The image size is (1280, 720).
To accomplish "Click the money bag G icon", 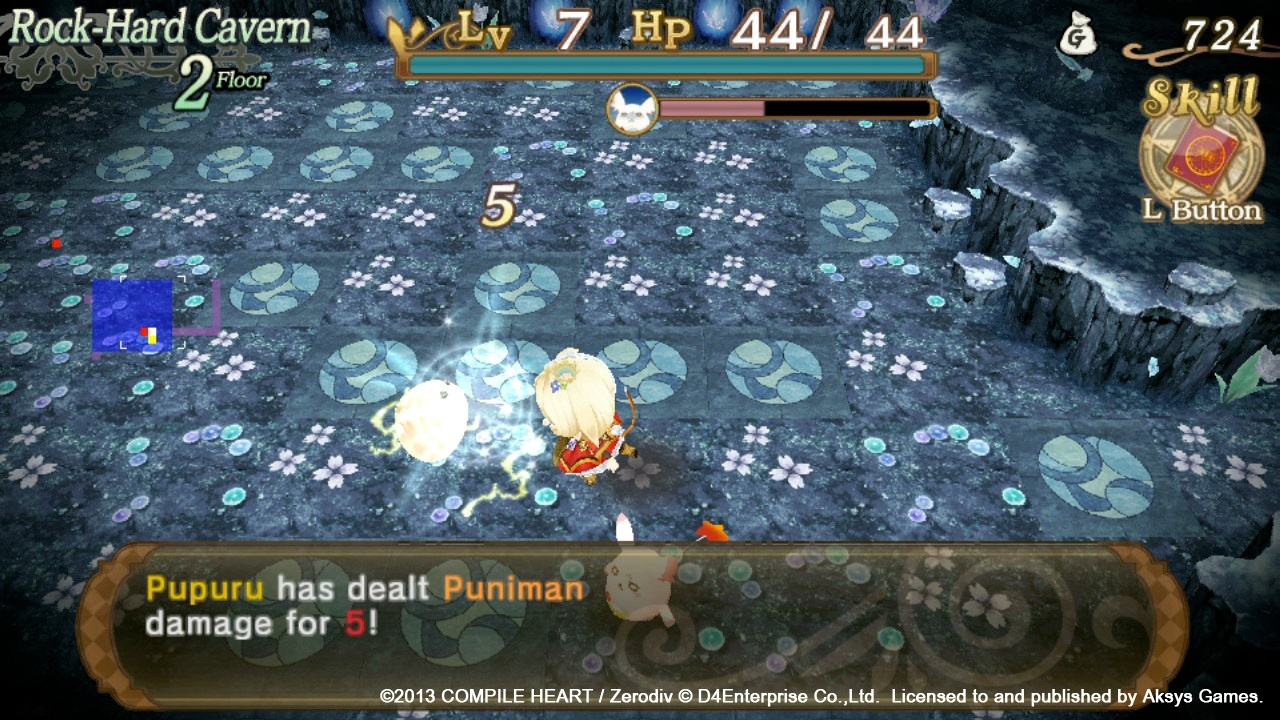I will pyautogui.click(x=1079, y=33).
